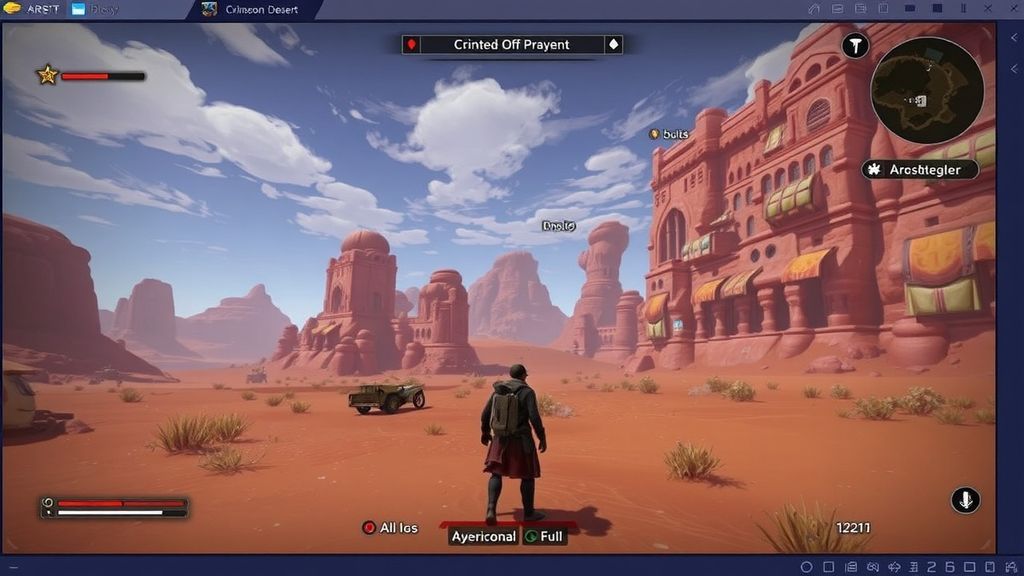Tap the round microphone button
This screenshot has width=1024, height=576.
[965, 500]
